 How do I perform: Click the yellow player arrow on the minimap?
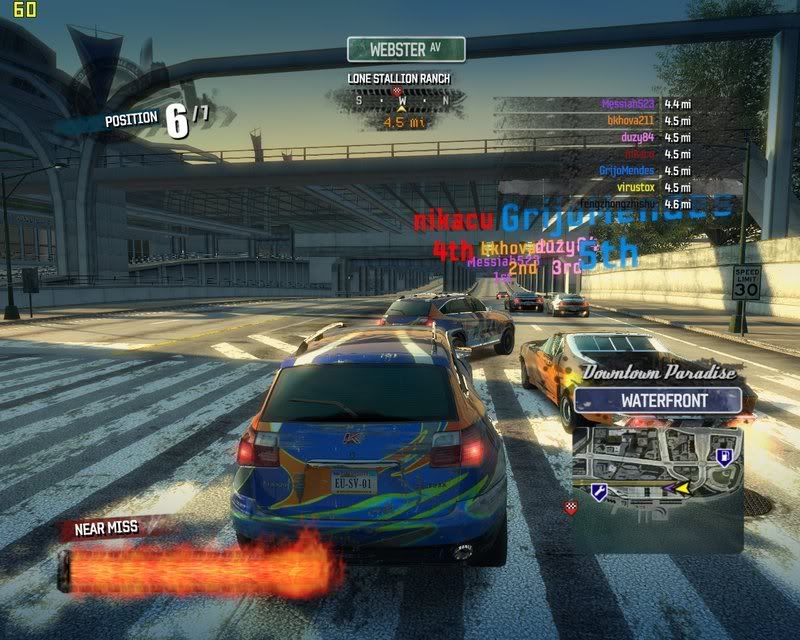click(x=682, y=489)
